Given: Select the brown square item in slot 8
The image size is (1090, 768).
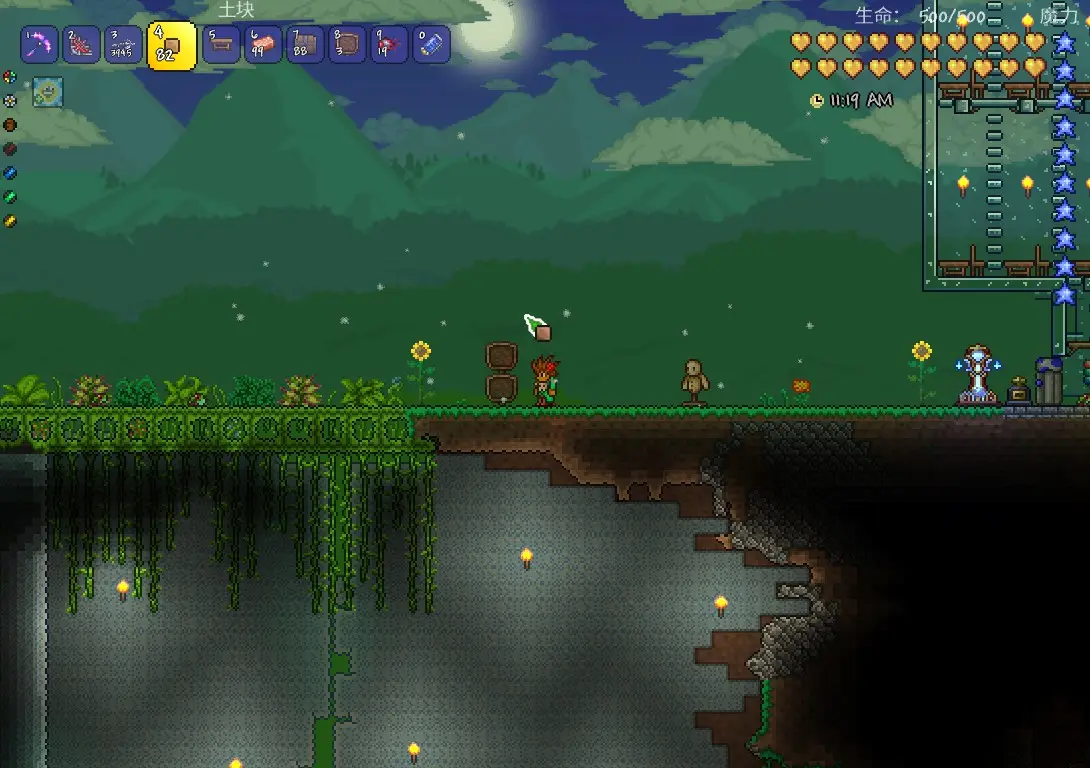Looking at the screenshot, I should click(x=347, y=45).
